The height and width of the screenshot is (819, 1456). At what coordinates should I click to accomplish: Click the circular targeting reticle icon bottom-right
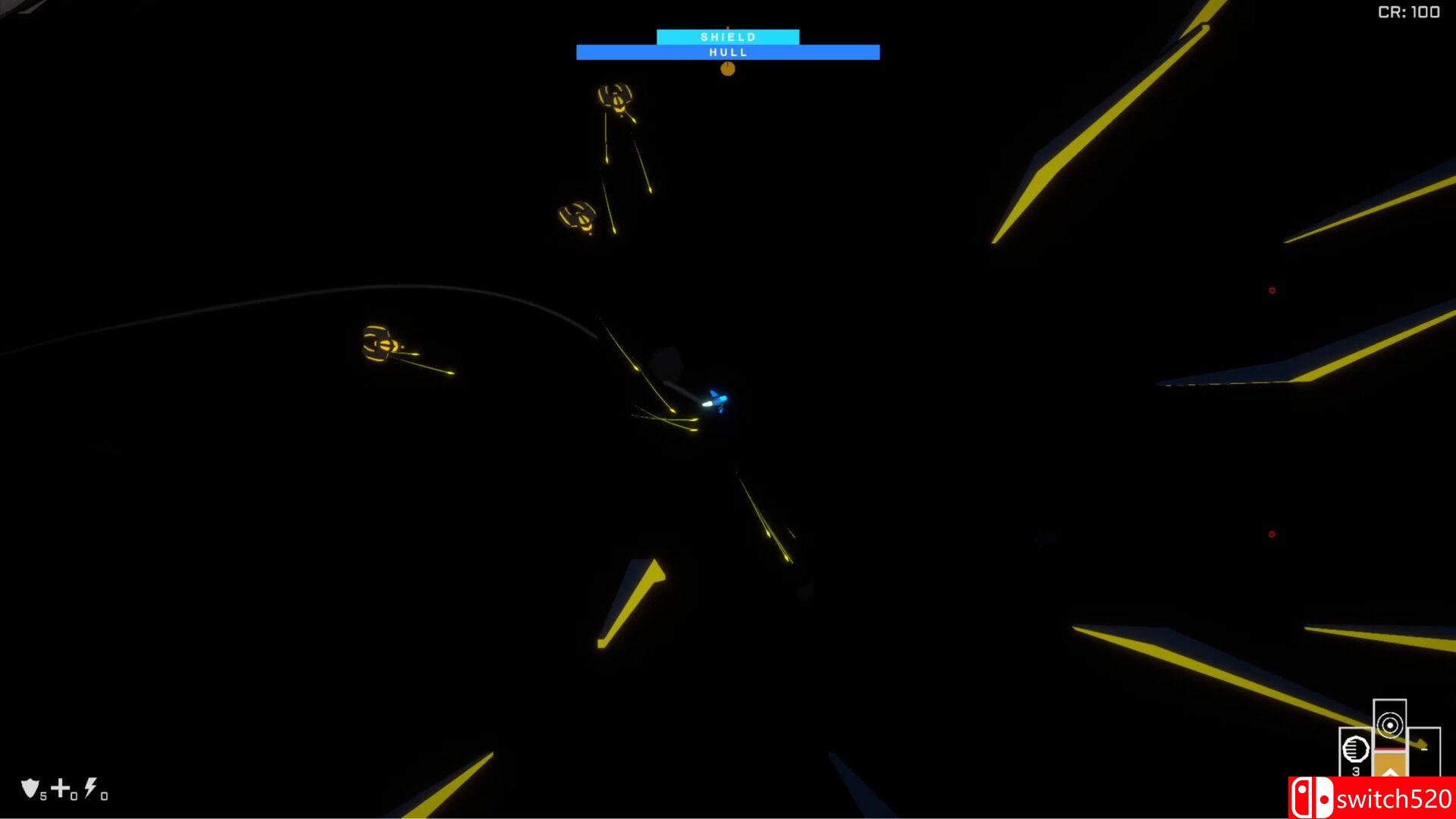(x=1390, y=726)
